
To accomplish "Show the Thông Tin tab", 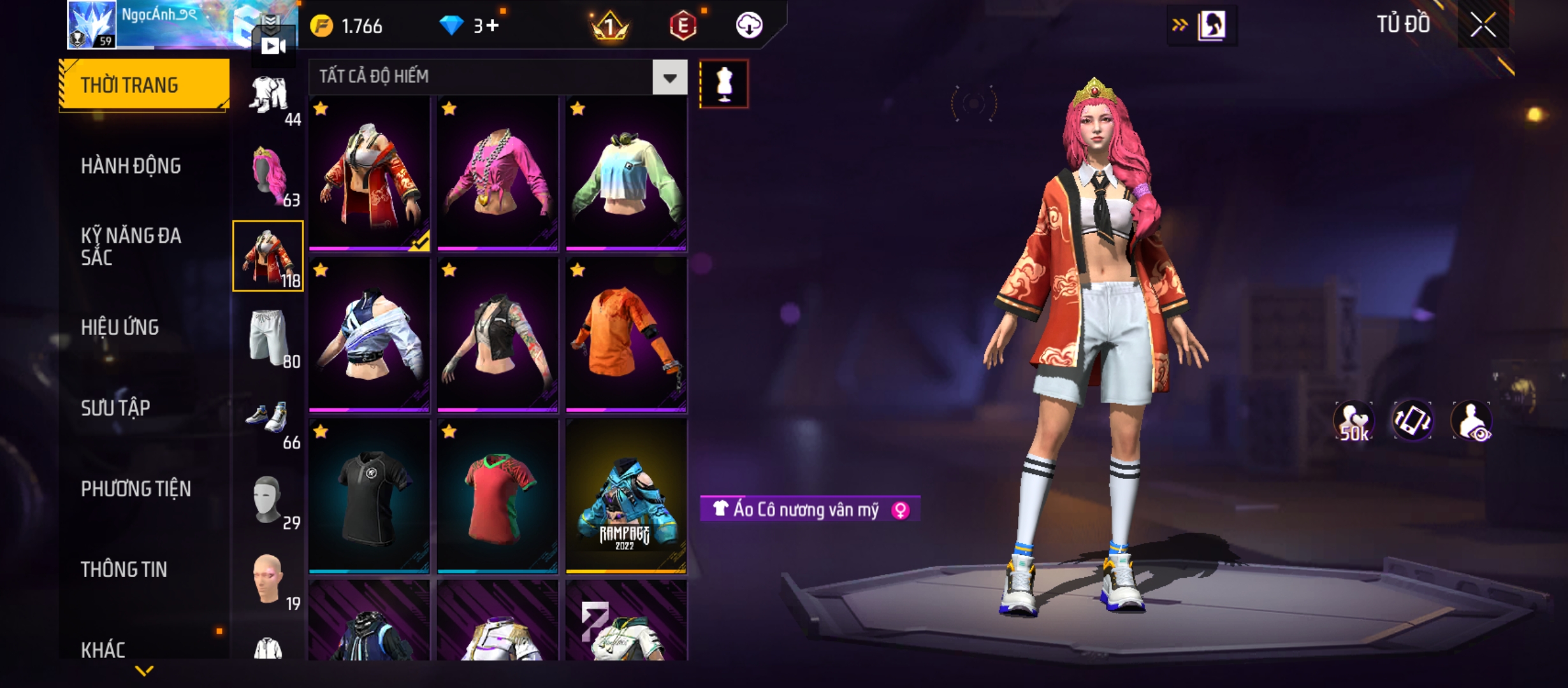I will (124, 570).
